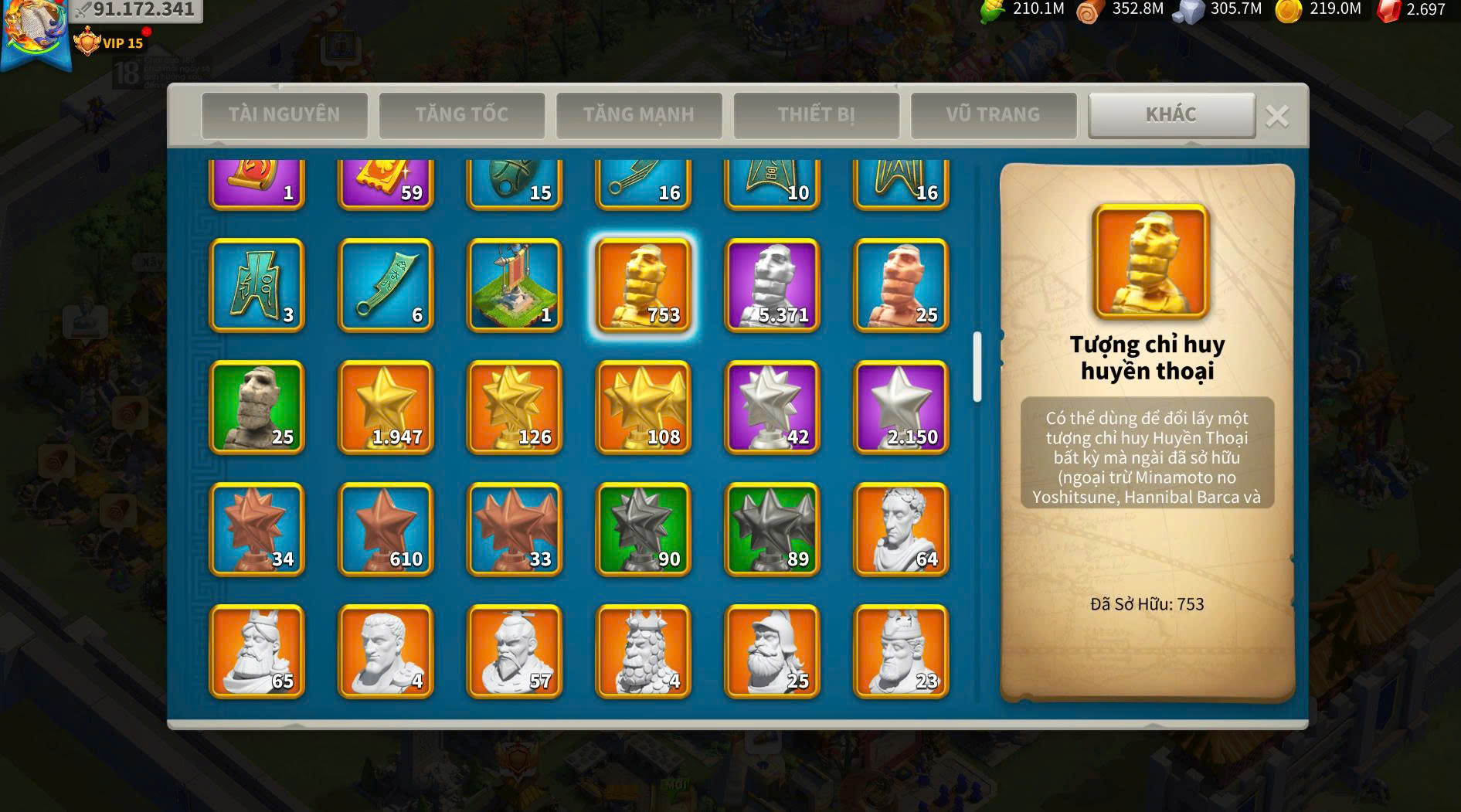Pick the single silver star with 2.150
This screenshot has width=1461, height=812.
[x=901, y=407]
